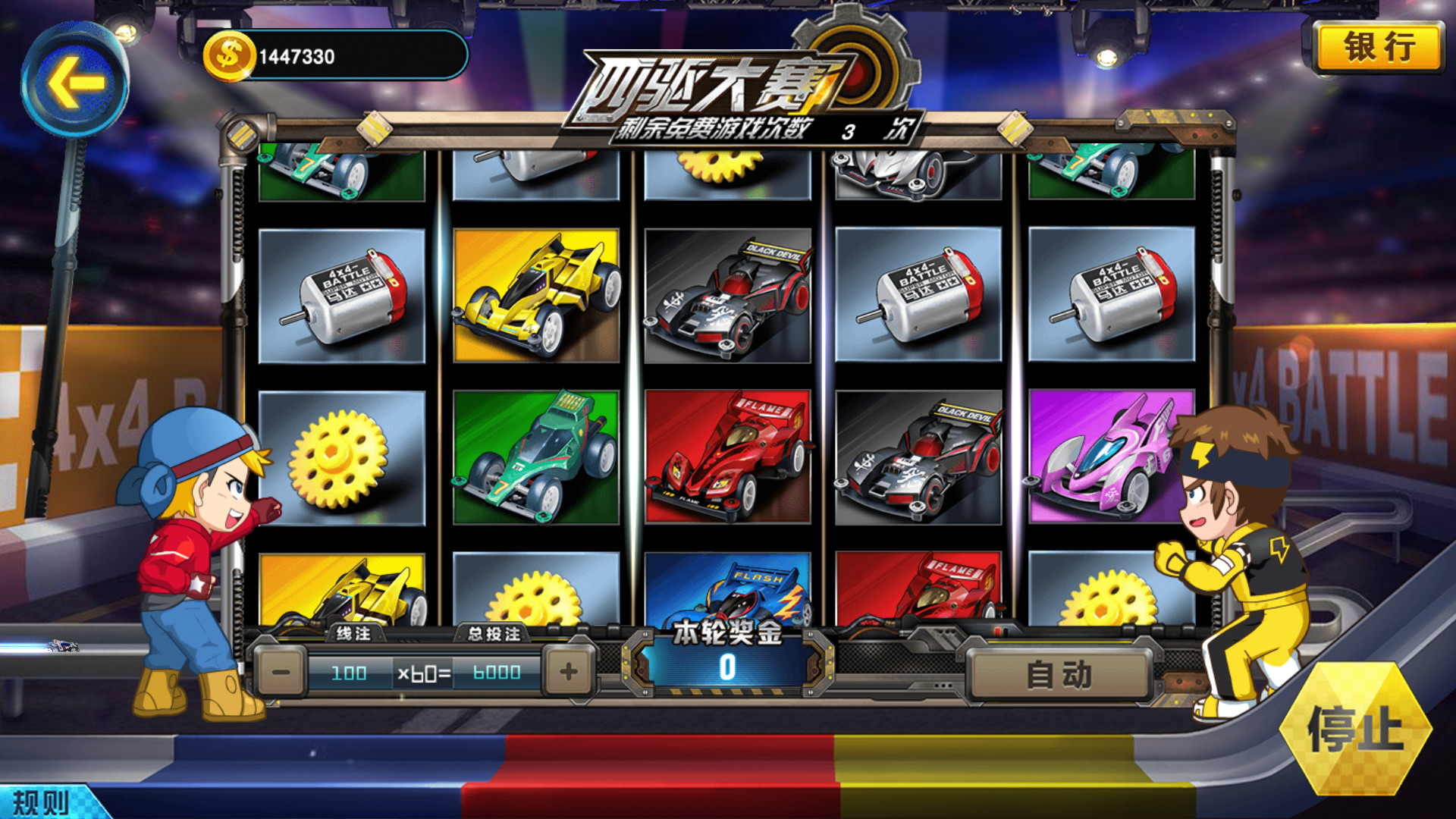Click the gold coin balance icon
Screen dimensions: 1456x819
point(227,56)
